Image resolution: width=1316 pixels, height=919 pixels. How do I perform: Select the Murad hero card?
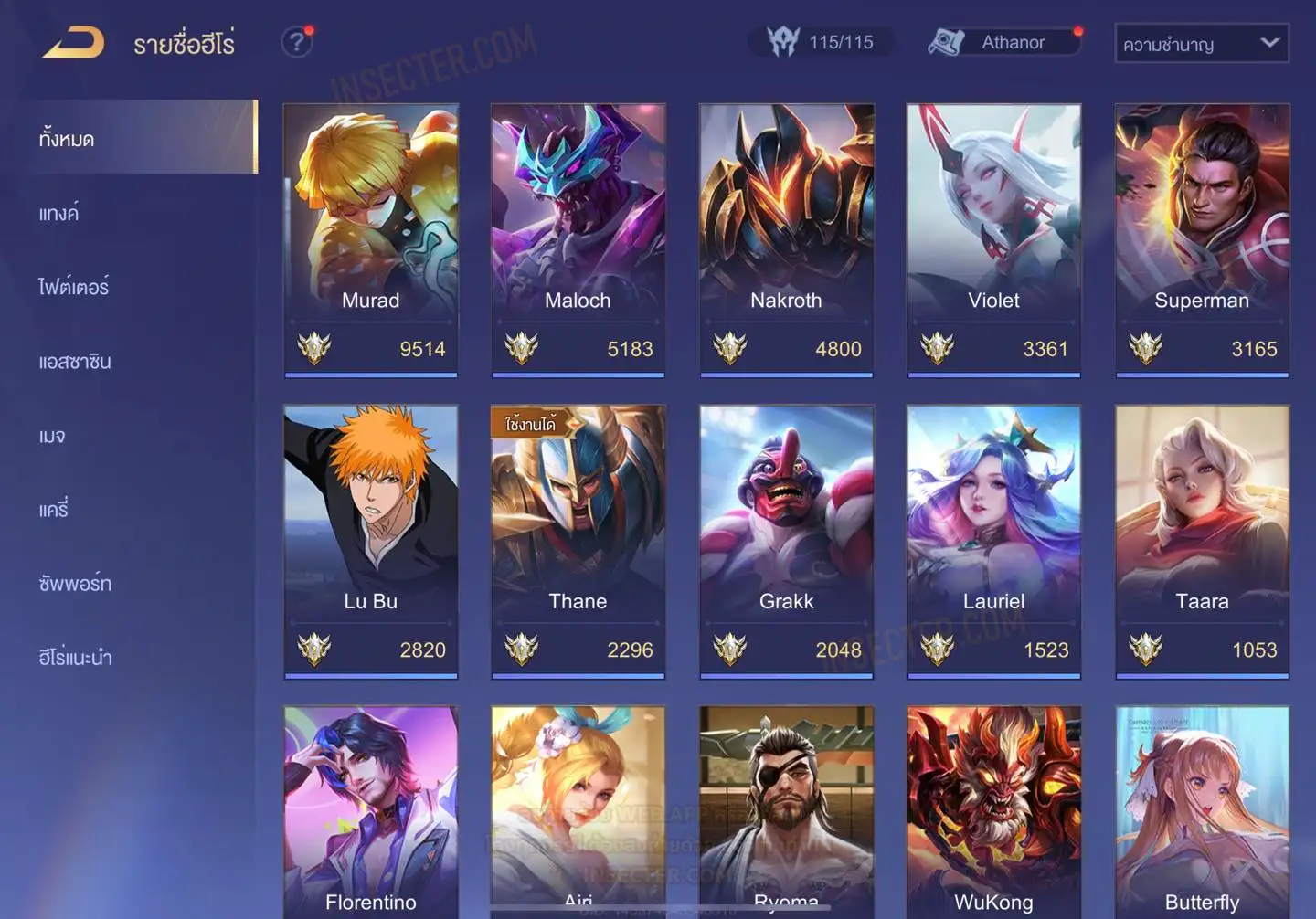pyautogui.click(x=370, y=238)
